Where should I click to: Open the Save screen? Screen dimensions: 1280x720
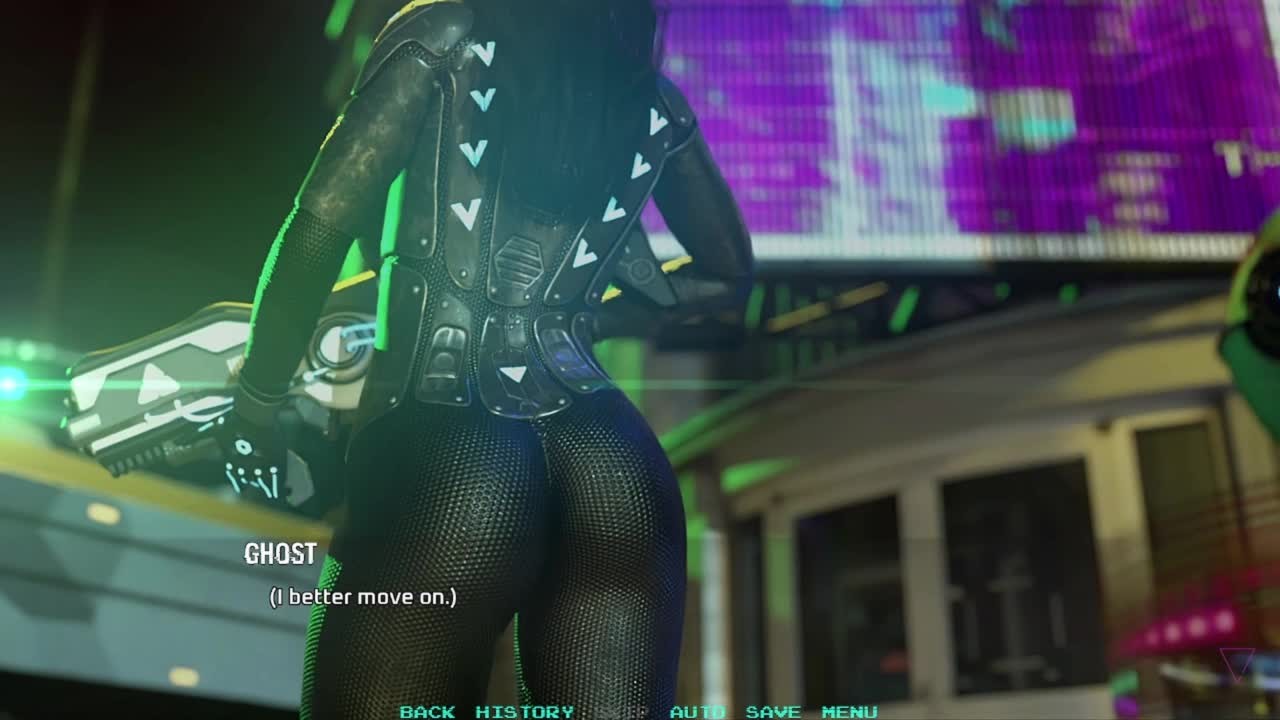(x=773, y=712)
